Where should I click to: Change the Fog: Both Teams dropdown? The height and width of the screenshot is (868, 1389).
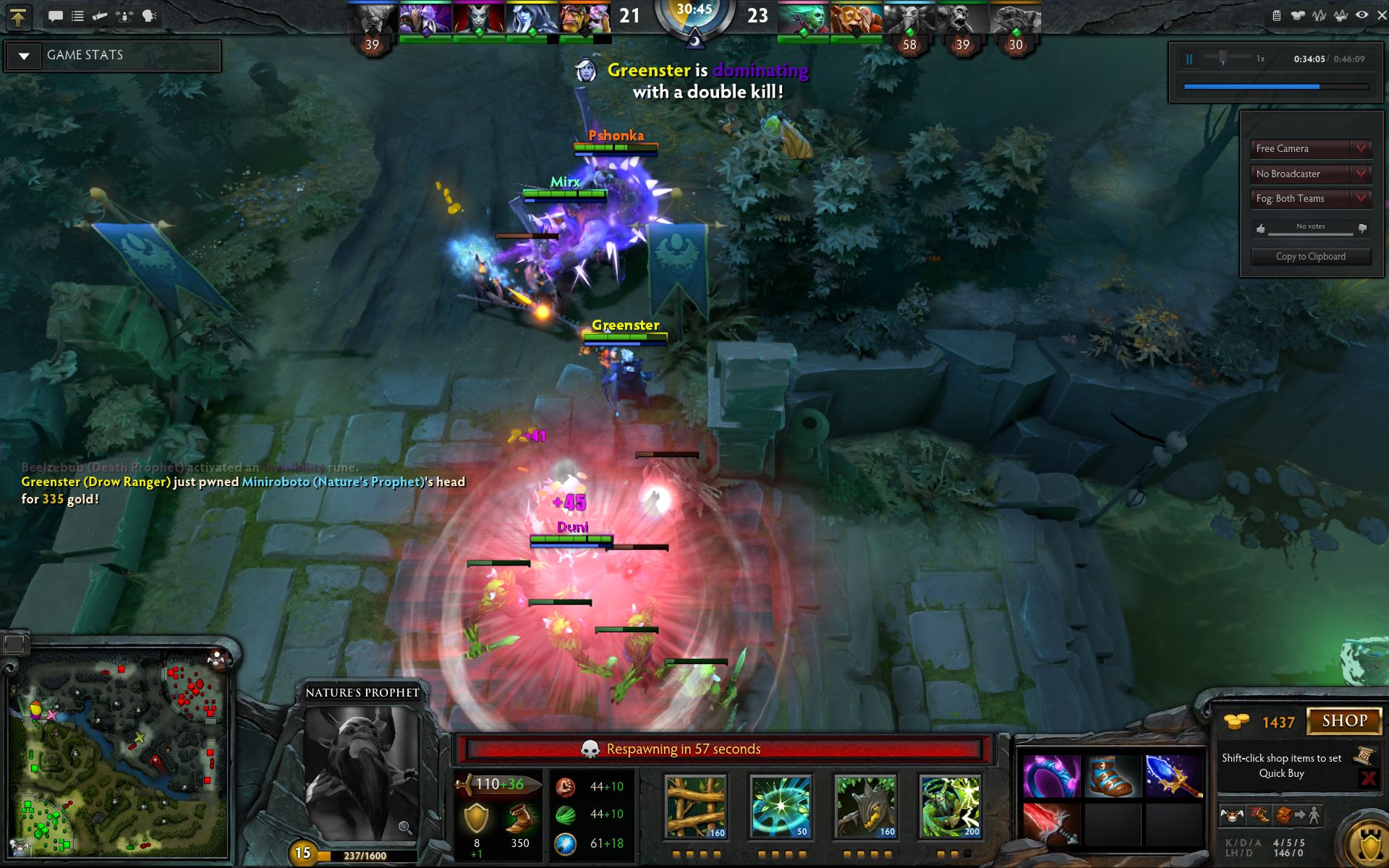[x=1310, y=198]
